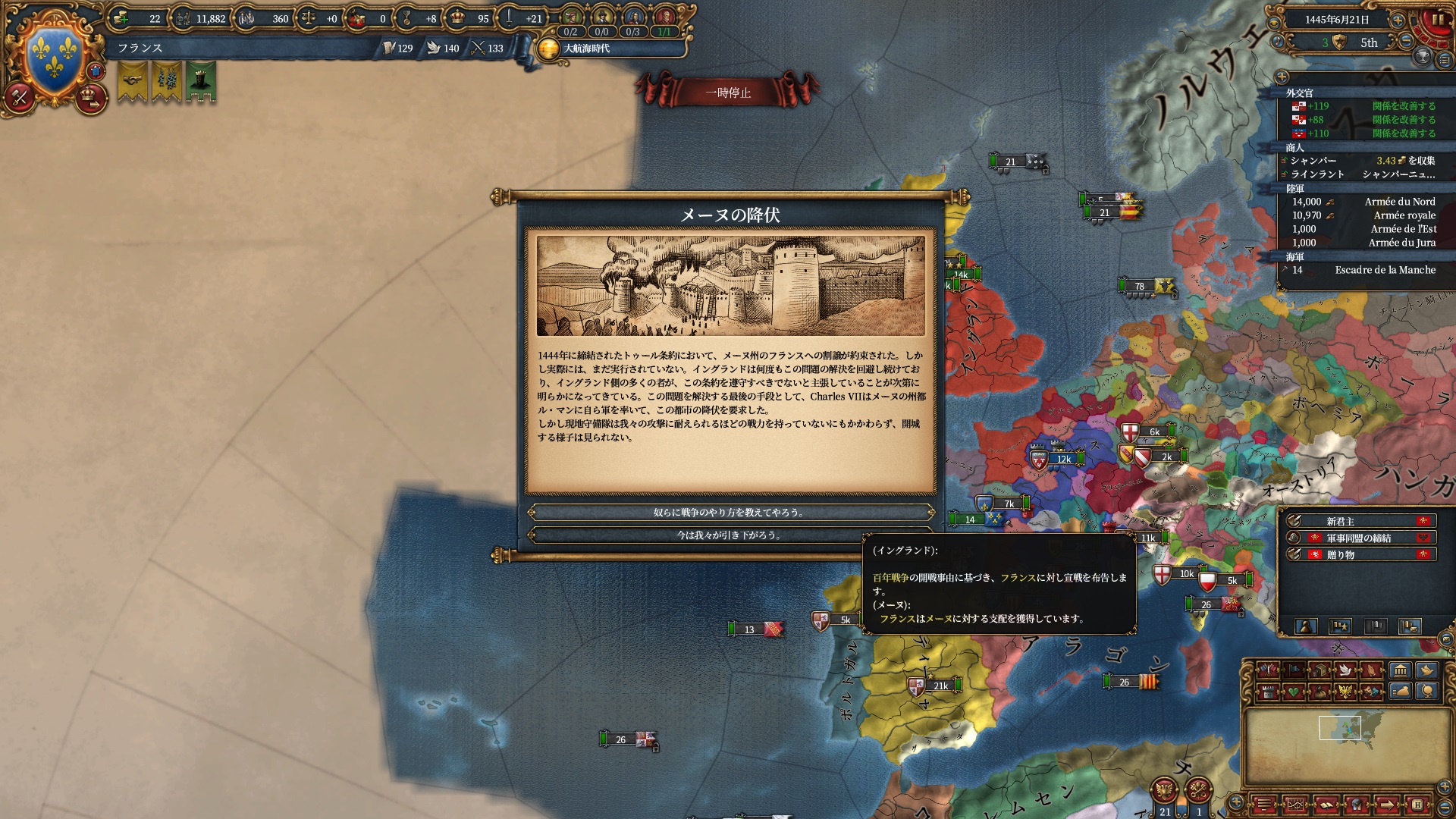This screenshot has height=819, width=1456.
Task: Choose the '奴らに戦争のやり方を教えてやろう' event option
Action: 730,513
